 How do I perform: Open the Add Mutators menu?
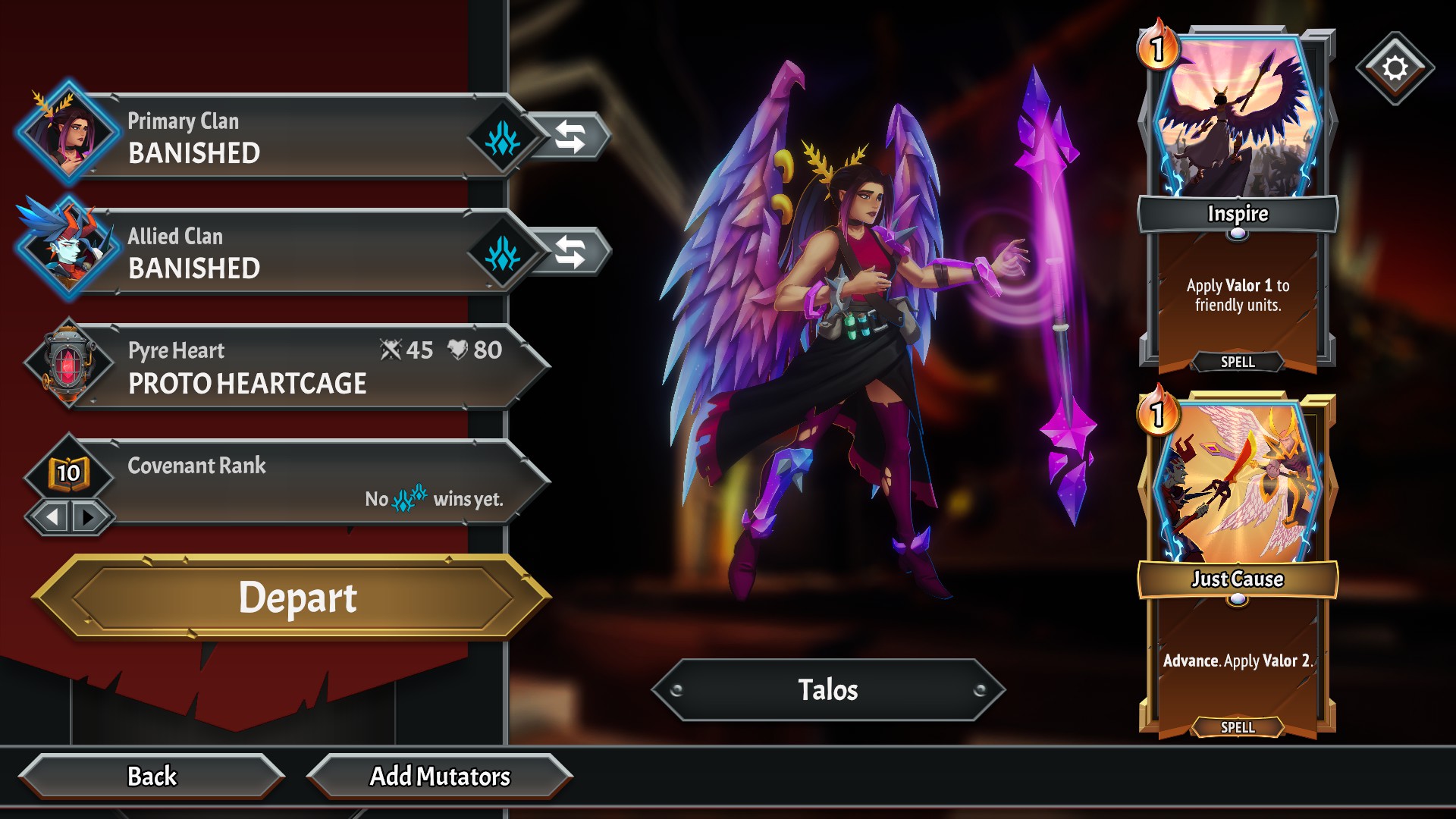[x=440, y=777]
